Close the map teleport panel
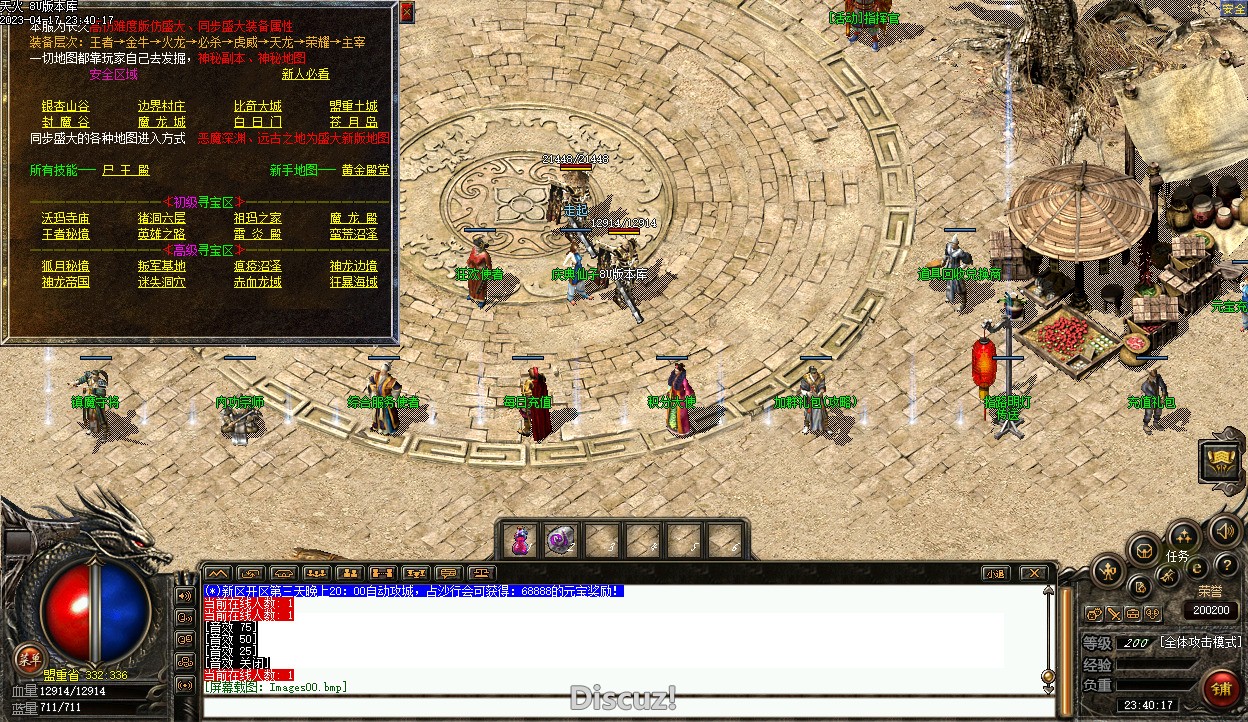This screenshot has height=722, width=1248. pos(406,12)
